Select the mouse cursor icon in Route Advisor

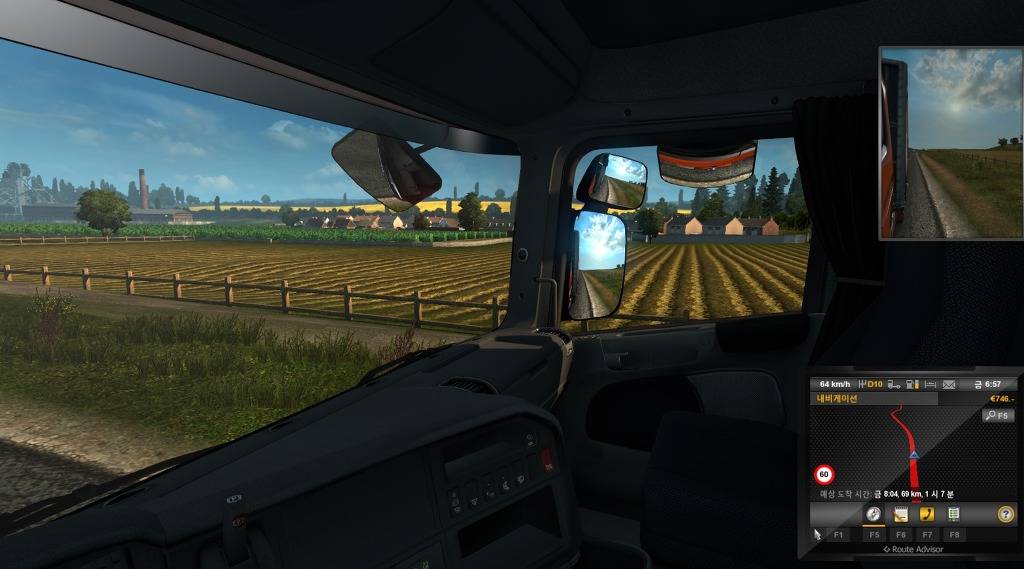[817, 534]
